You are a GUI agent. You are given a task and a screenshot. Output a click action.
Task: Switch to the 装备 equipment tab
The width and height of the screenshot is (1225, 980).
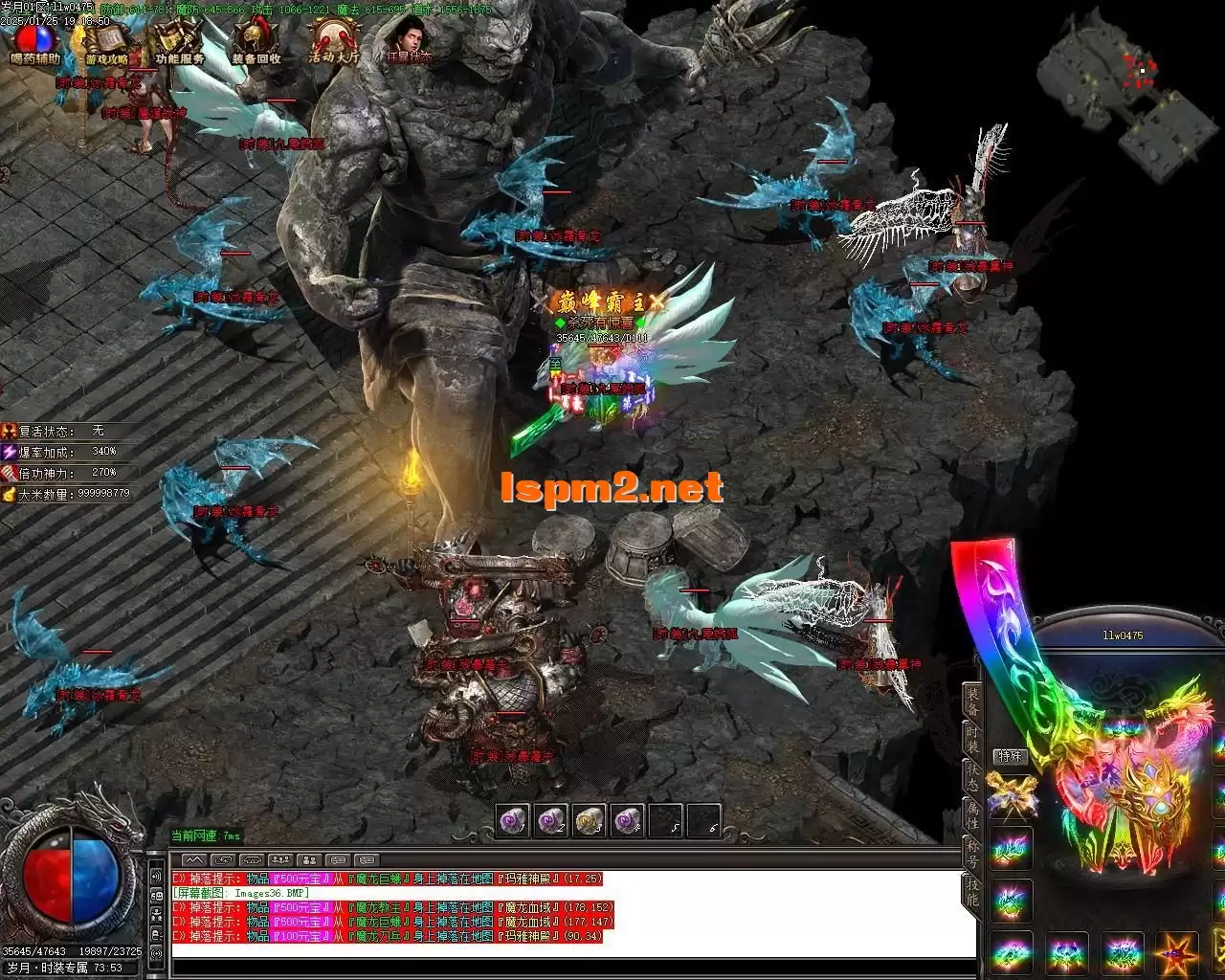pos(972,702)
